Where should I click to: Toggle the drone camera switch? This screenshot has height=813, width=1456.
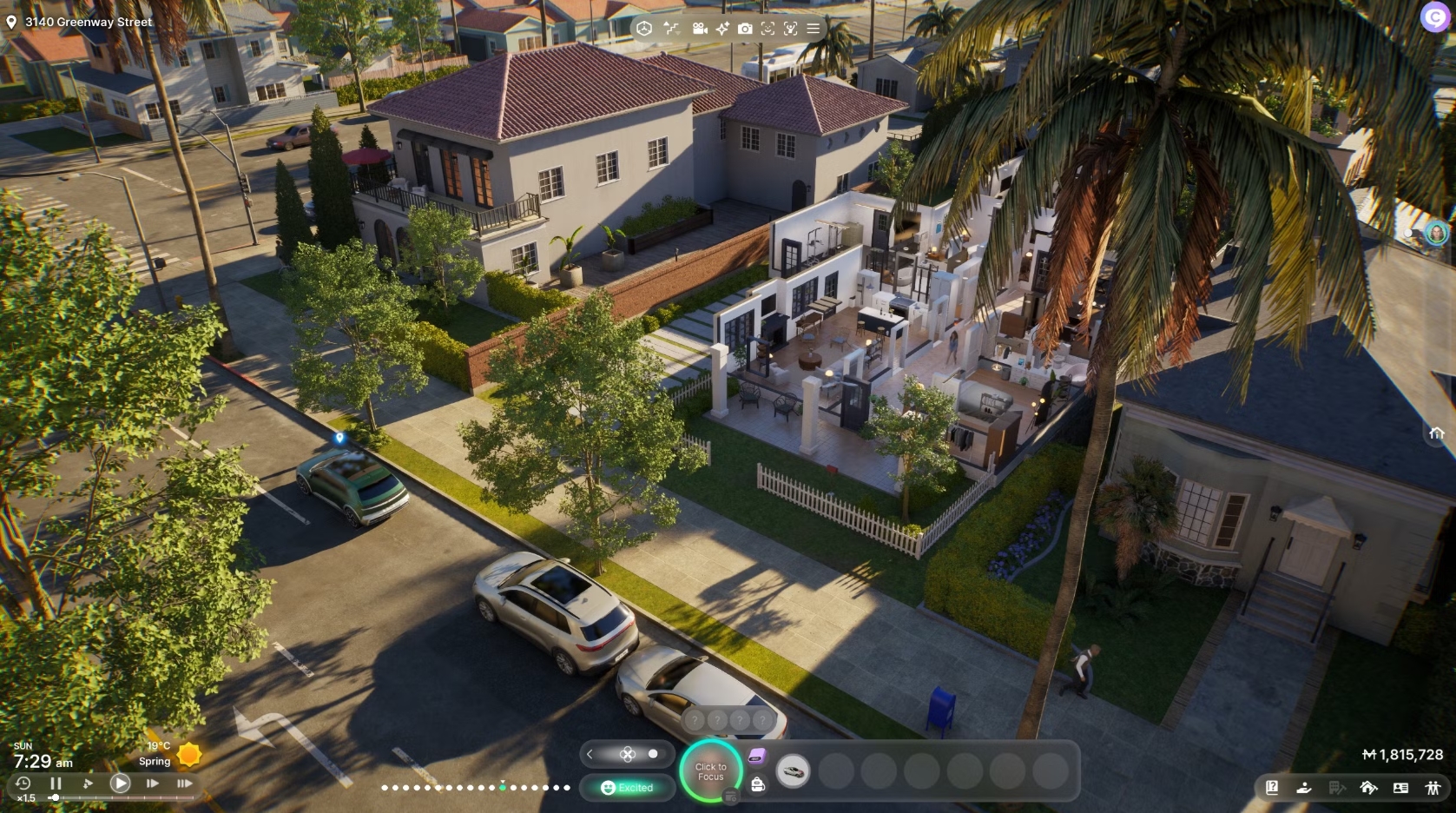tap(652, 754)
